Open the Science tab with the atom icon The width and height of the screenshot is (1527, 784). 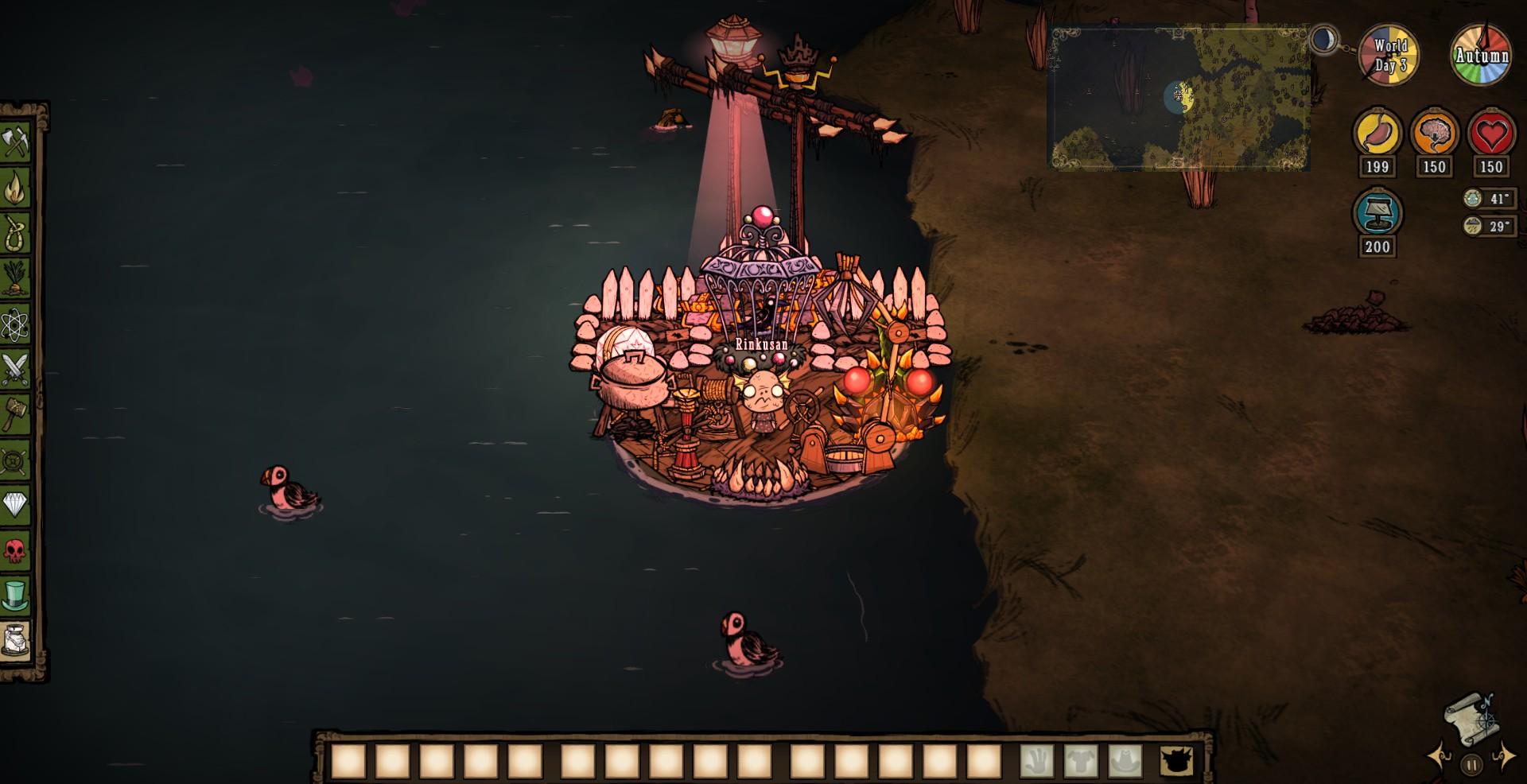[15, 324]
